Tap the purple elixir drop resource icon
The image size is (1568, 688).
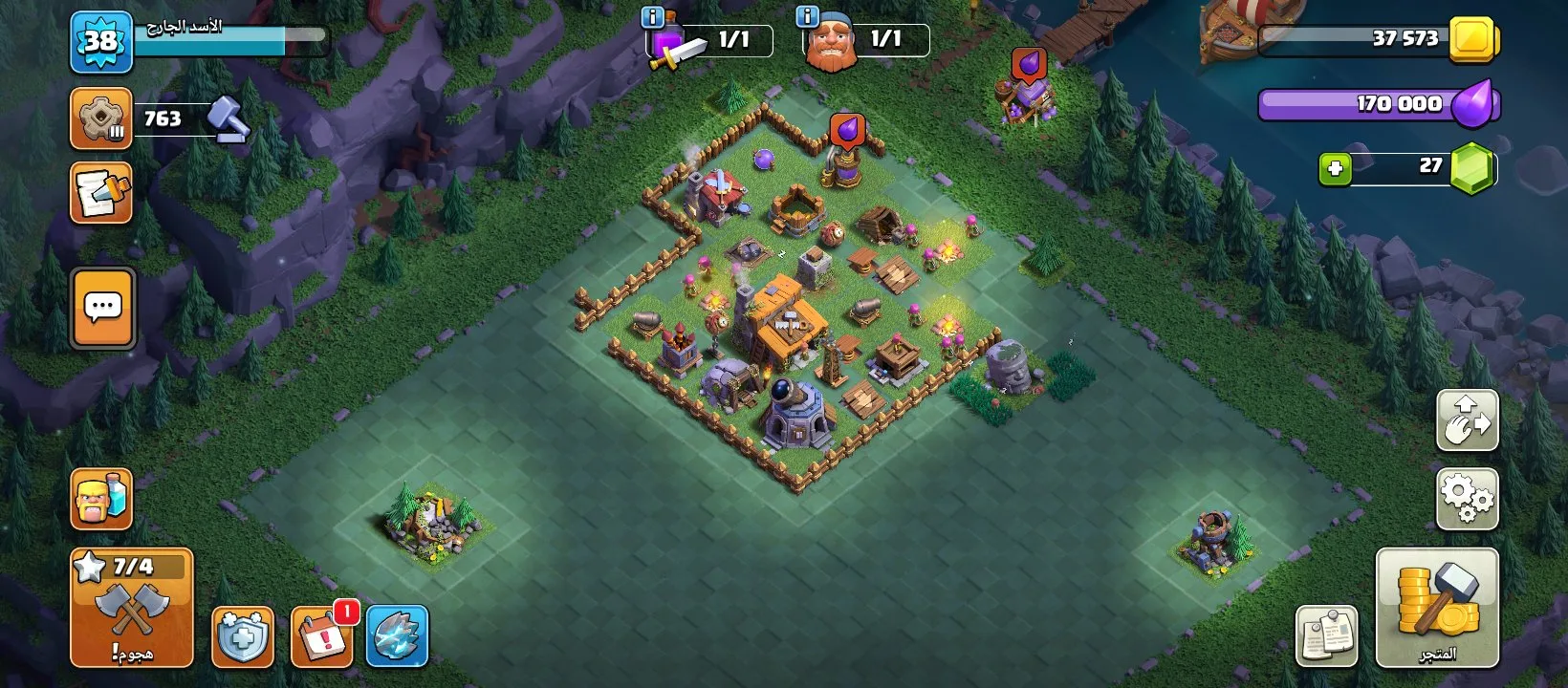(x=1473, y=104)
